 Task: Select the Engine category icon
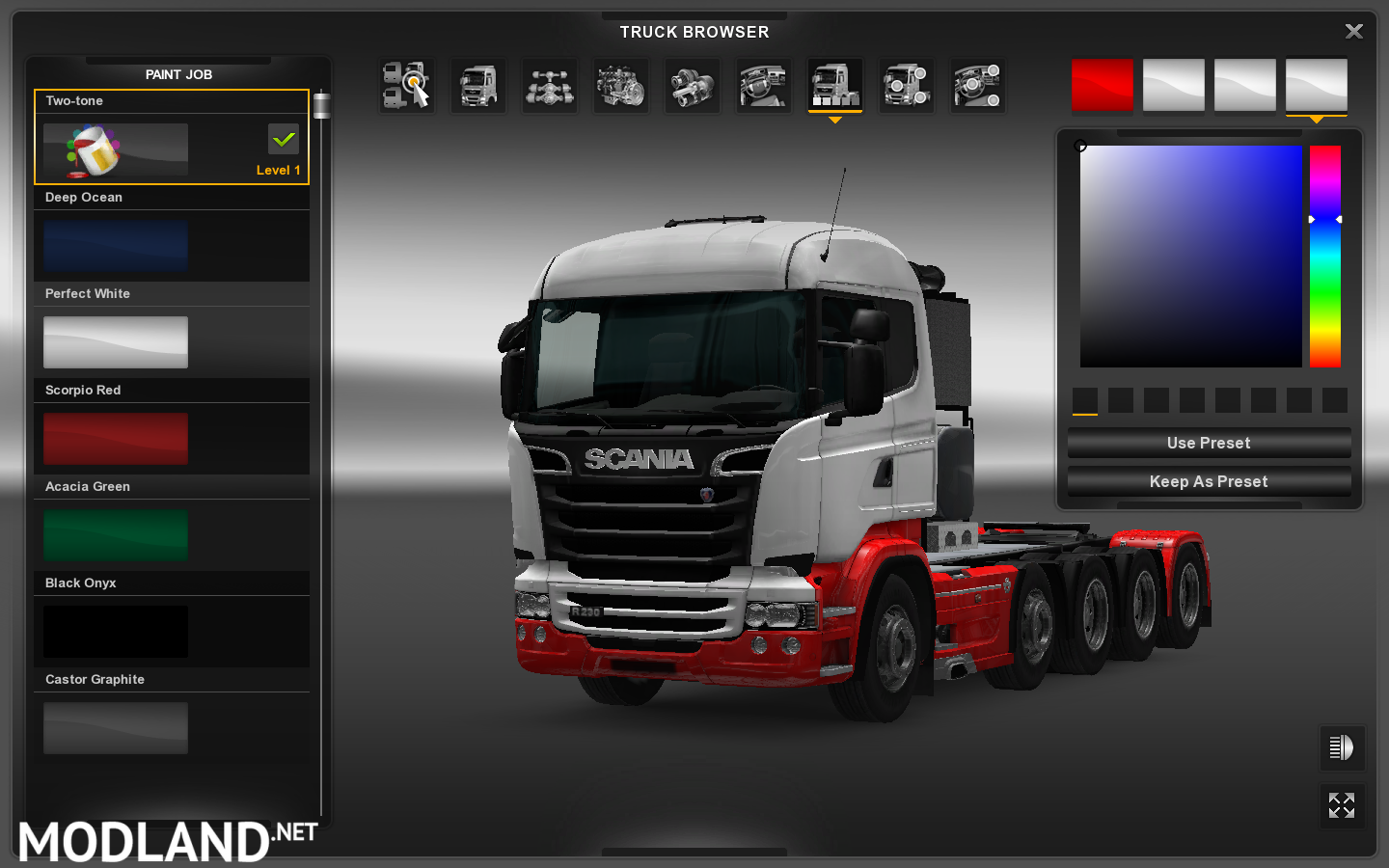(620, 85)
